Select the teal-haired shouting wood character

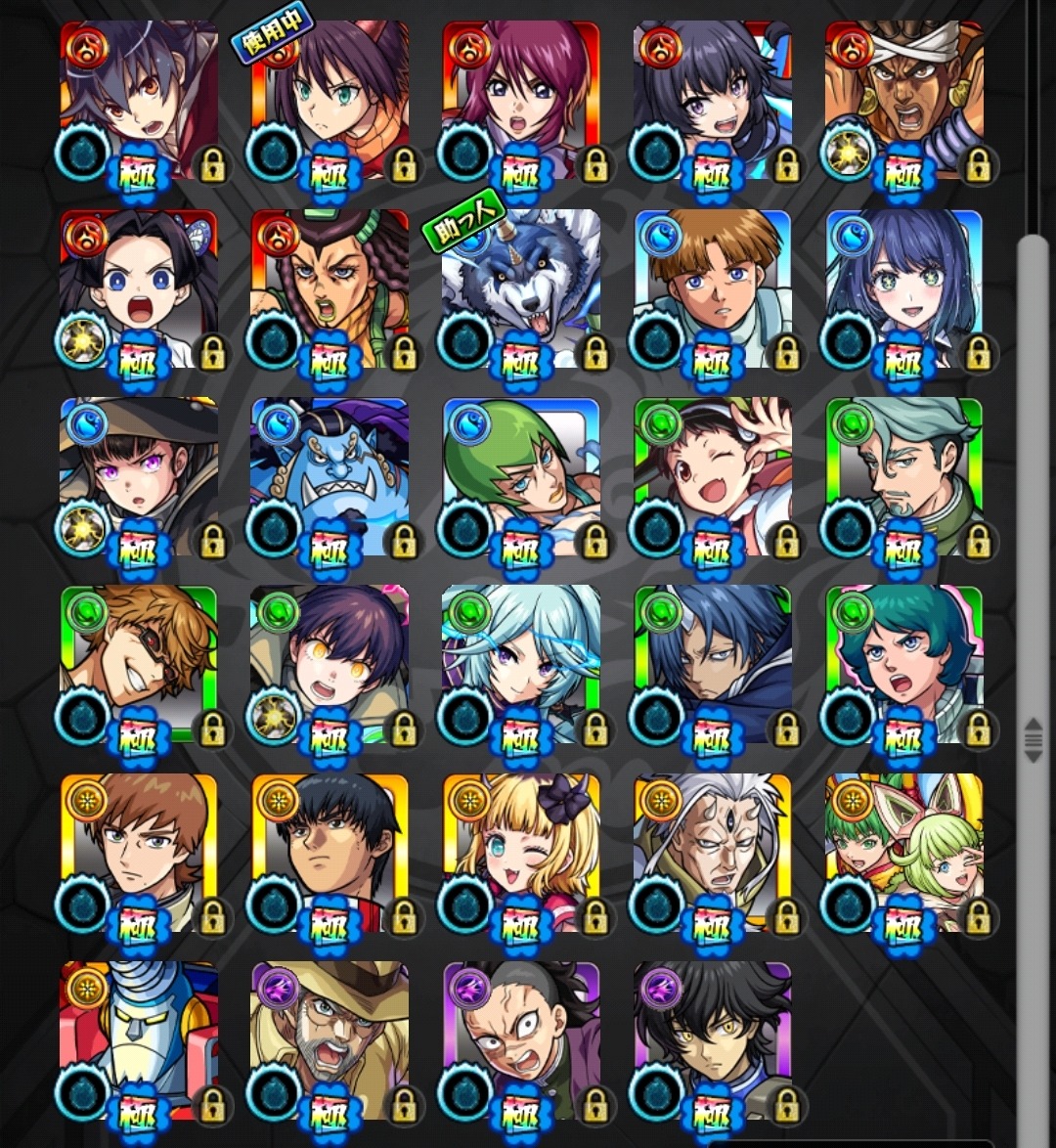pos(904,662)
